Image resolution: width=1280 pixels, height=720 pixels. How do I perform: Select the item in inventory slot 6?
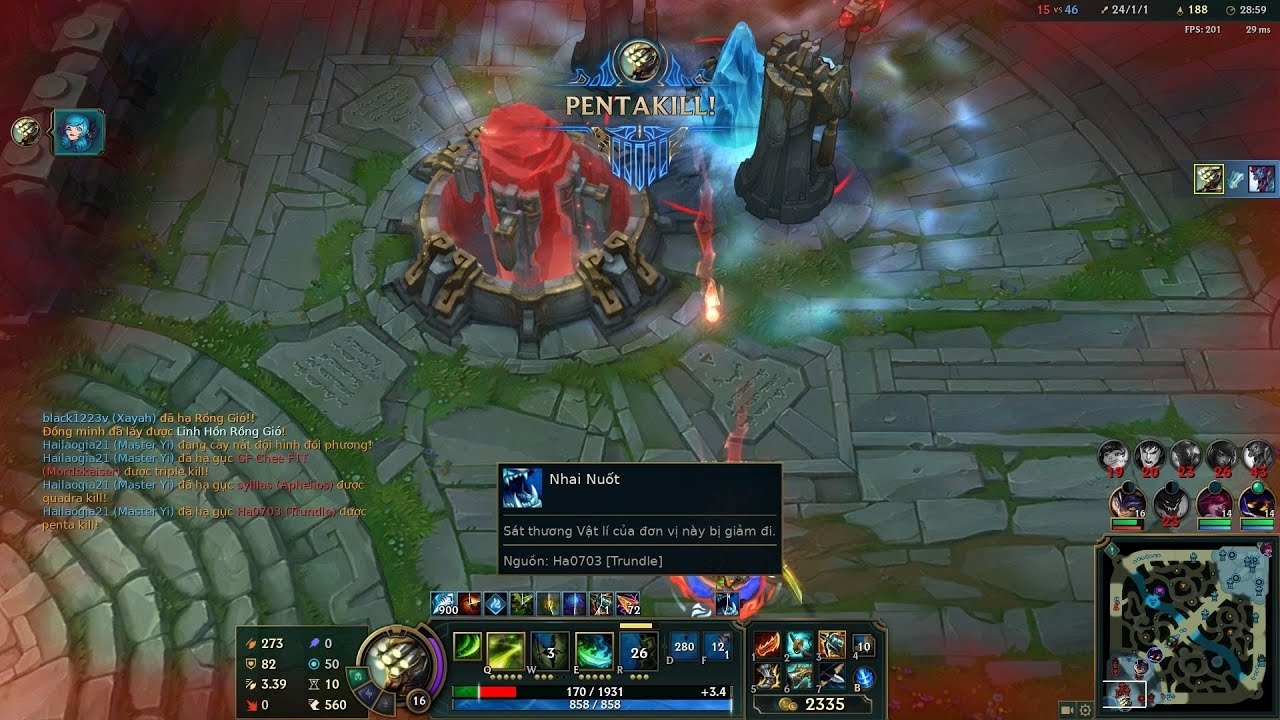pyautogui.click(x=799, y=677)
